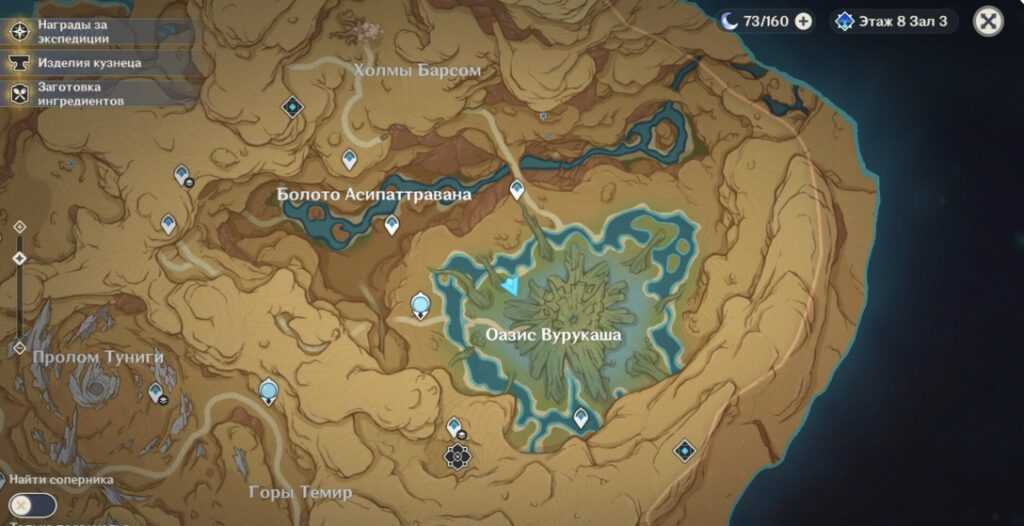Select the large round marker above Горы Темир
Image resolution: width=1024 pixels, height=526 pixels.
[x=268, y=390]
